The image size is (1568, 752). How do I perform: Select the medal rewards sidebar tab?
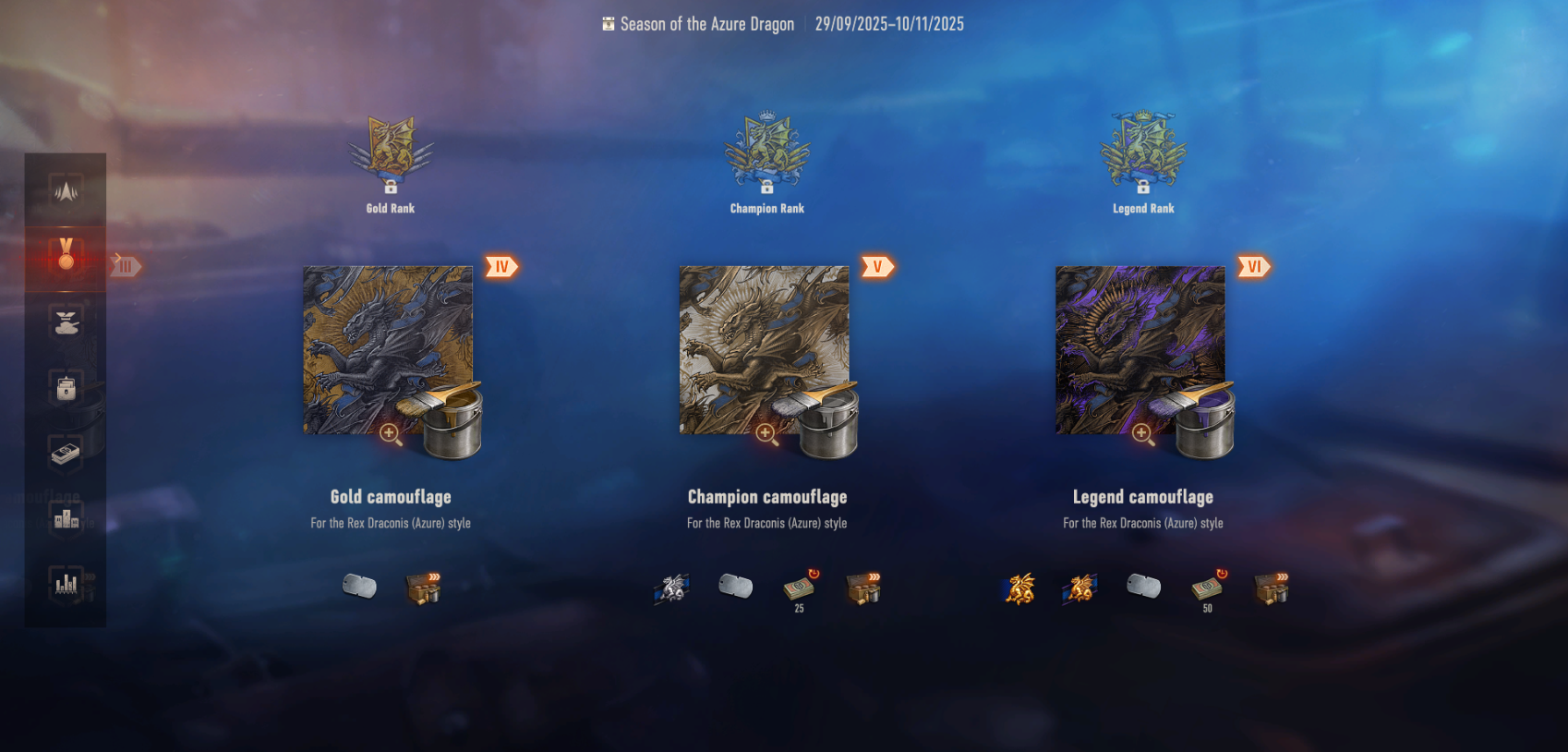tap(66, 255)
